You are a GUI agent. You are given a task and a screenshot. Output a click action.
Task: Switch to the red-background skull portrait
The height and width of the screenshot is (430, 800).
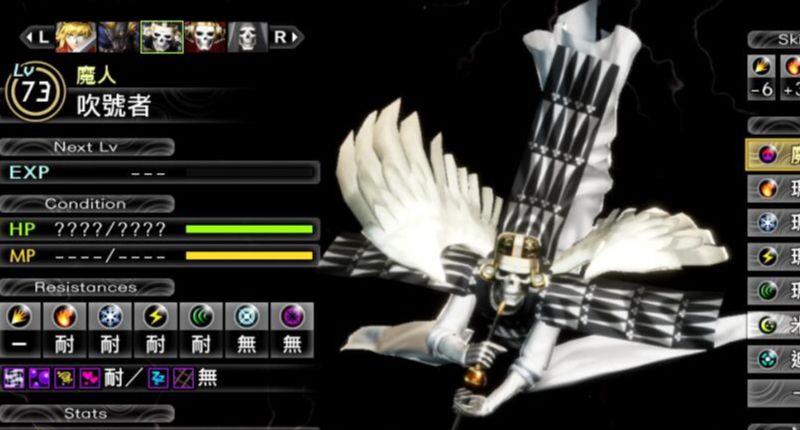coord(204,37)
